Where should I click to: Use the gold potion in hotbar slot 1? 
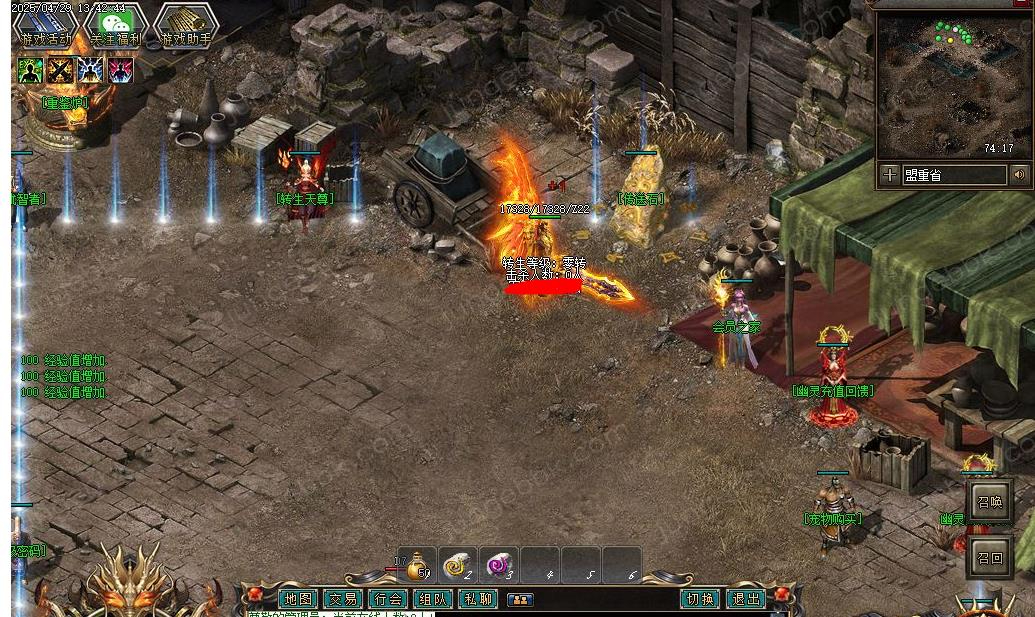point(417,566)
